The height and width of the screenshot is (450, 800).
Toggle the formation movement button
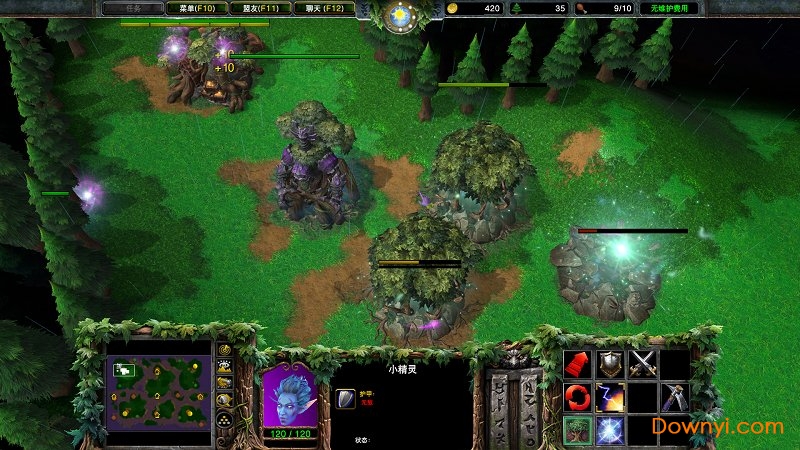coord(225,420)
